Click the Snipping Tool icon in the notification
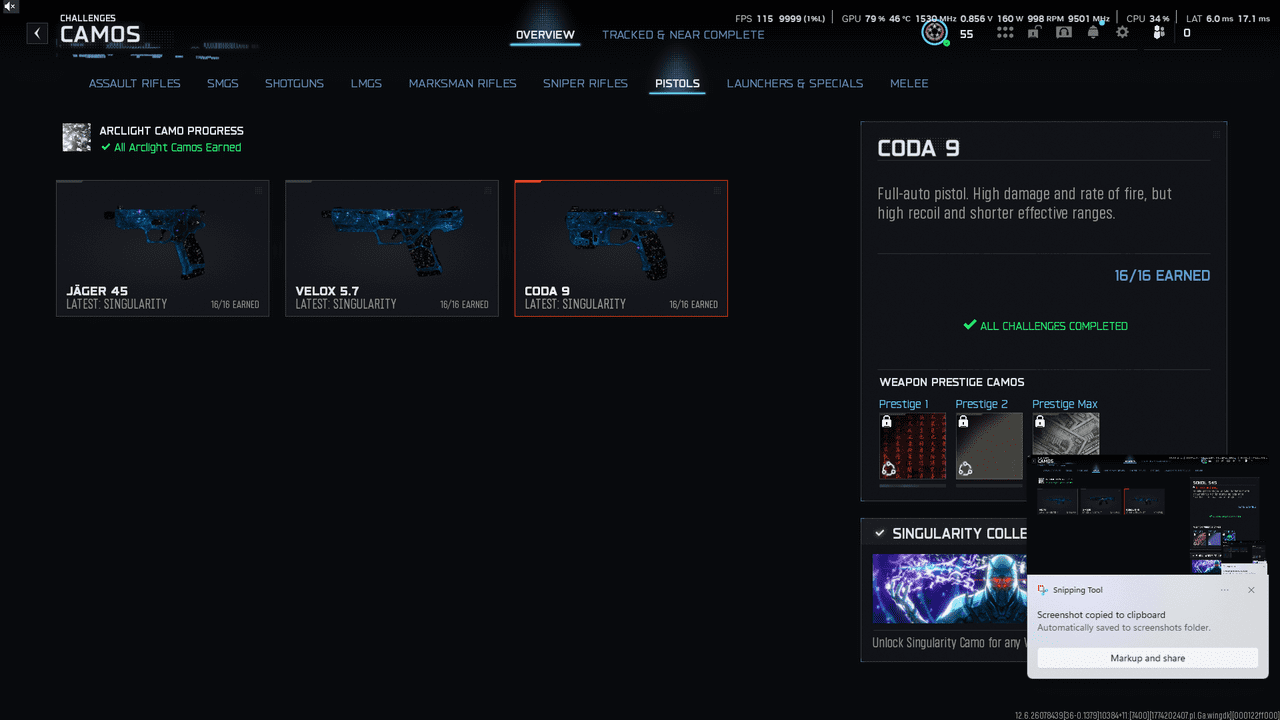Screen dimensions: 1280x720 [1043, 590]
